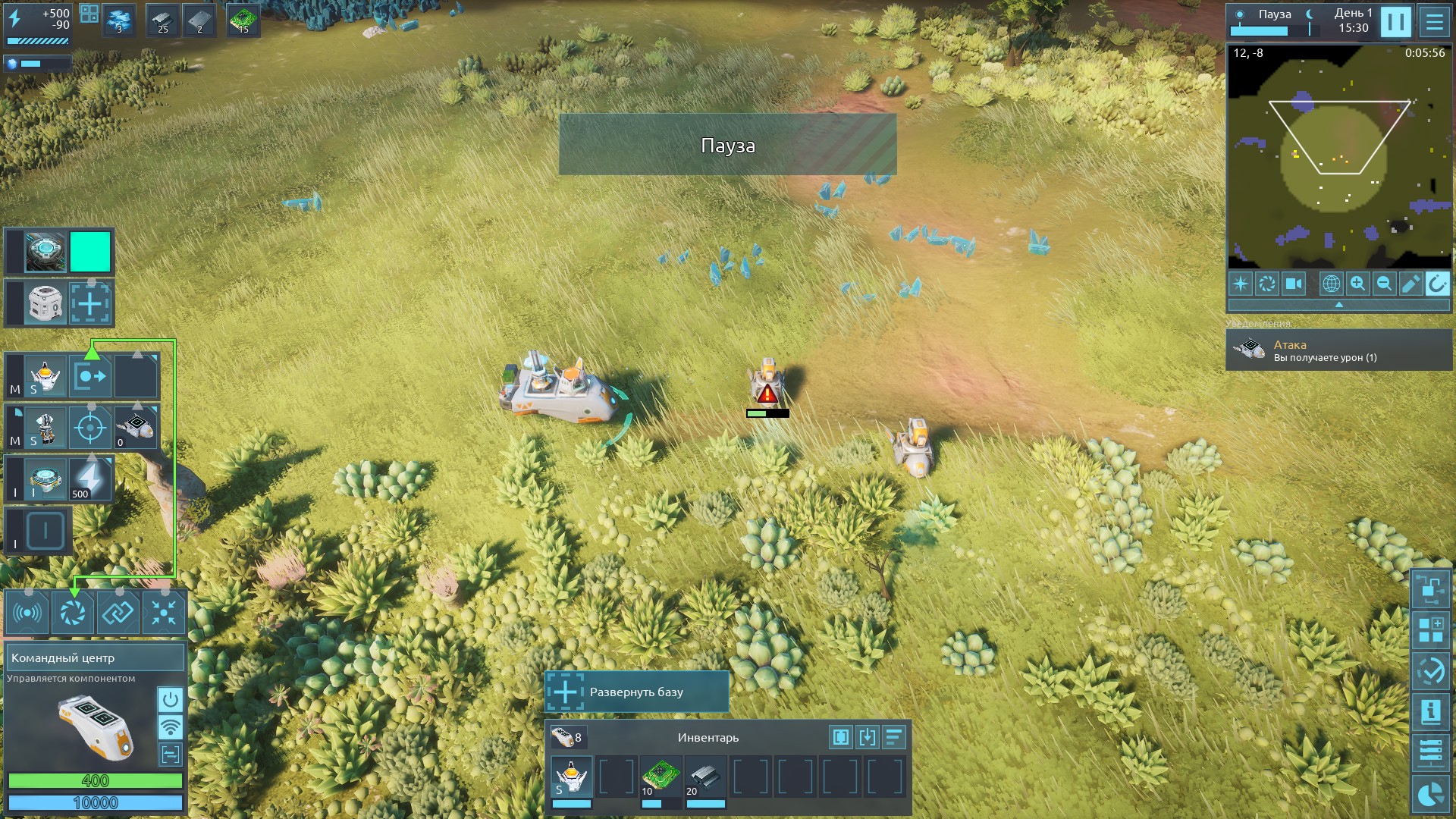Open the pie chart statistics button
This screenshot has height=819, width=1456.
pos(1430,795)
